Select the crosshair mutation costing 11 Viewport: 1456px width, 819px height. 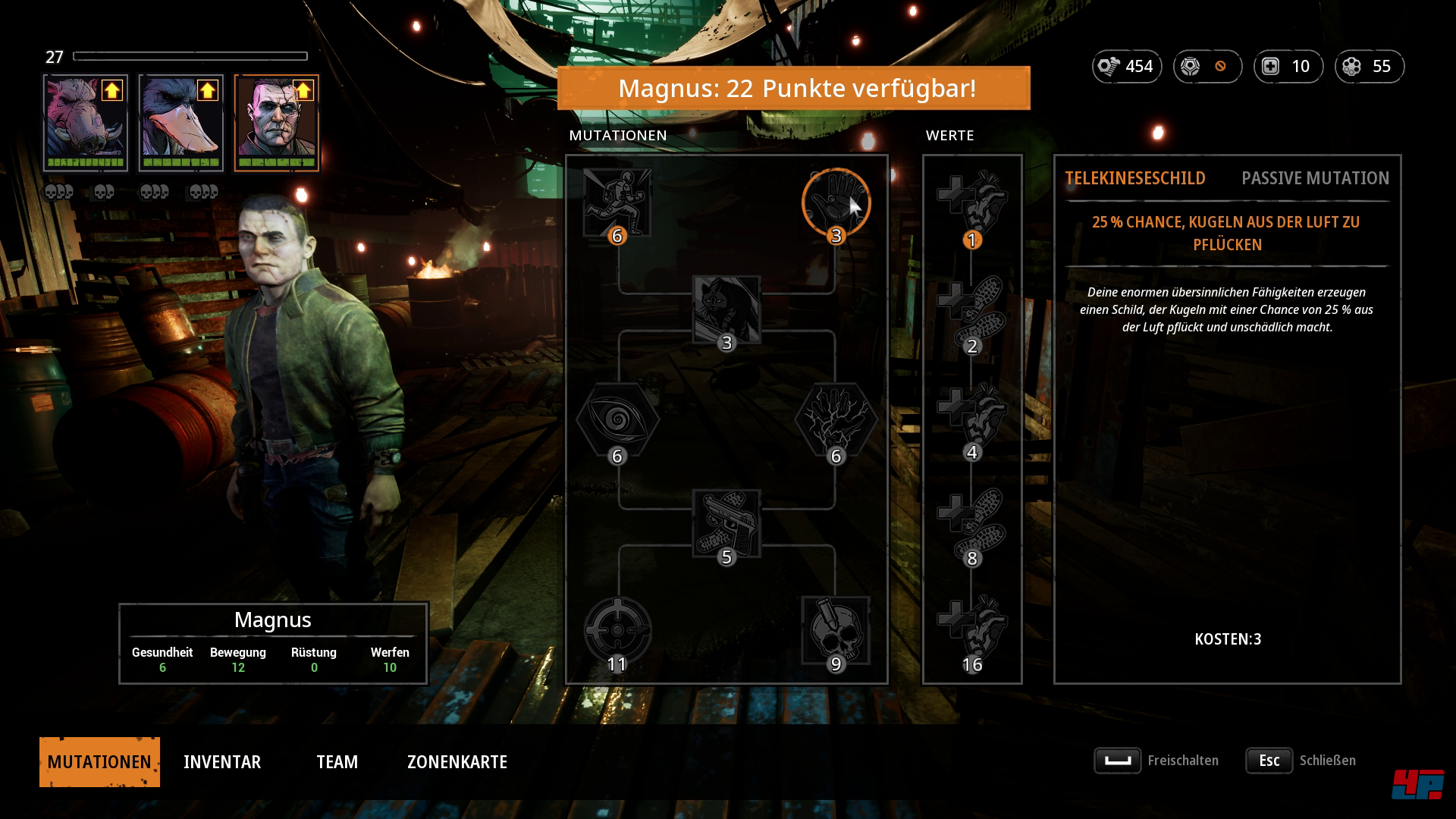coord(617,629)
